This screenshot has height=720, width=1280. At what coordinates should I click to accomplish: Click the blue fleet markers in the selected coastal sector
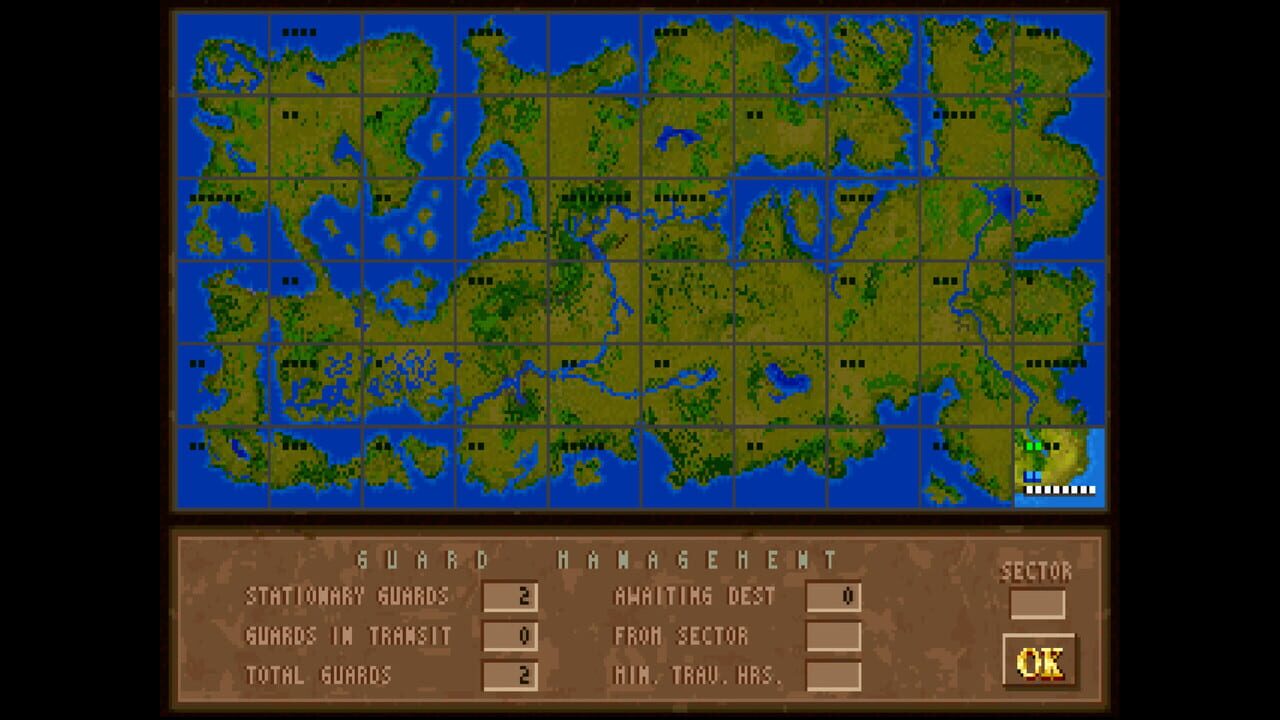(1032, 477)
